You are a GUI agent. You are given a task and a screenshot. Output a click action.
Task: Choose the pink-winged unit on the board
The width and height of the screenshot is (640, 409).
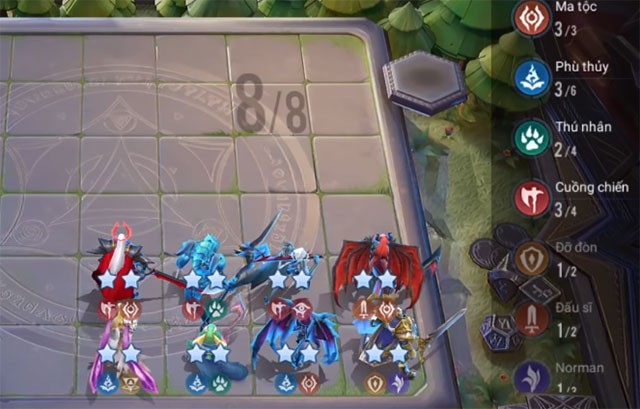[124, 350]
